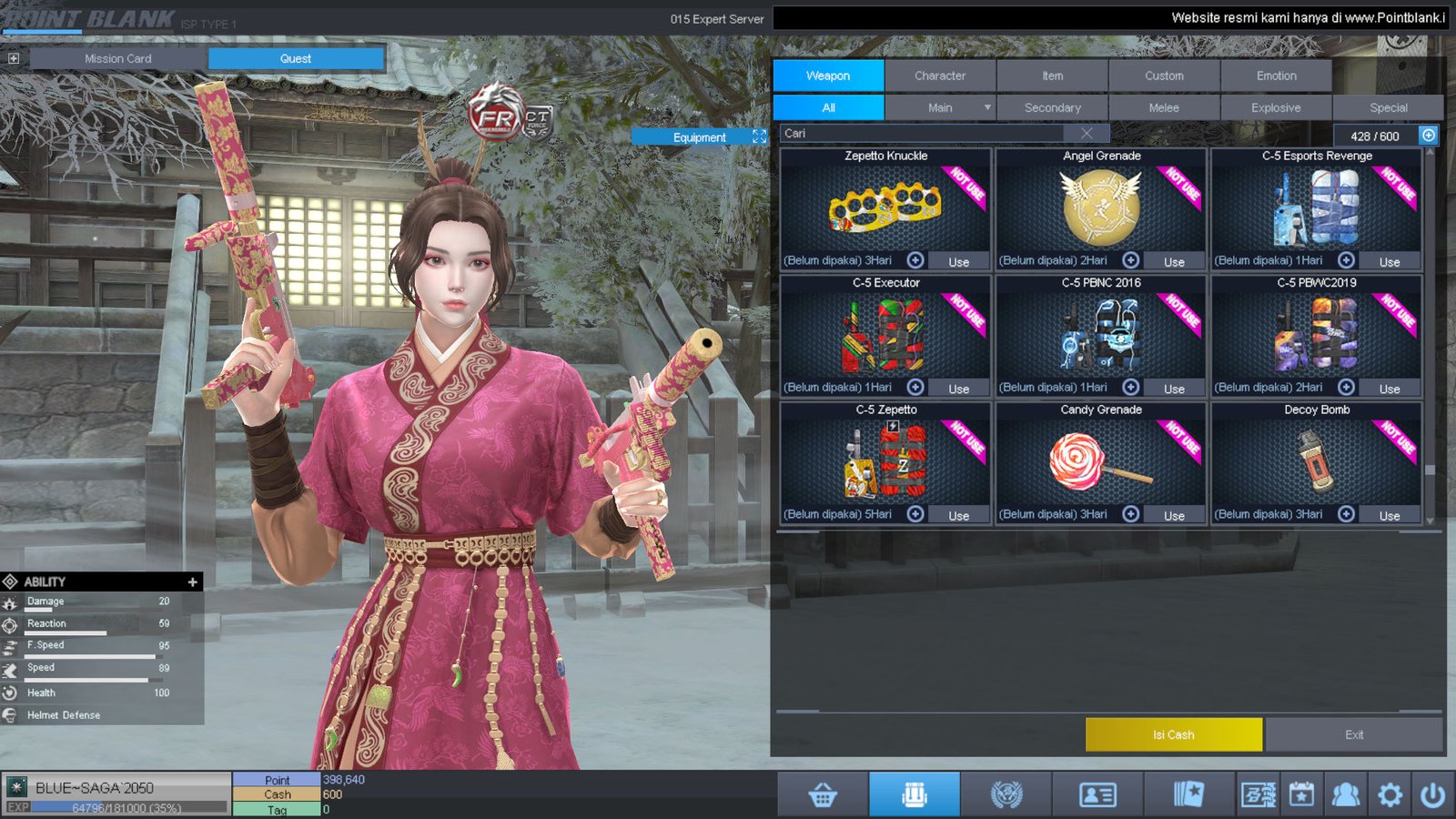Image resolution: width=1456 pixels, height=819 pixels.
Task: Filter weapons by Melee
Action: coord(1164,107)
